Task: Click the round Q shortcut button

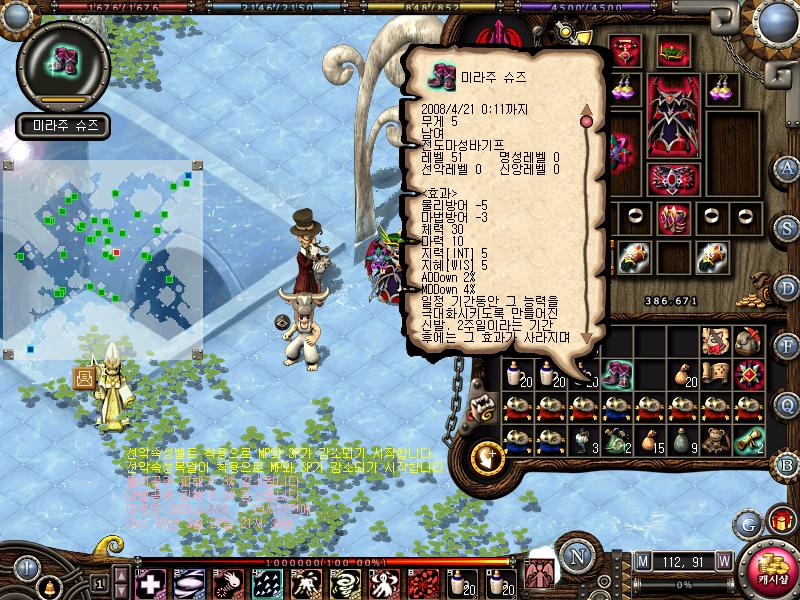Action: (x=788, y=404)
